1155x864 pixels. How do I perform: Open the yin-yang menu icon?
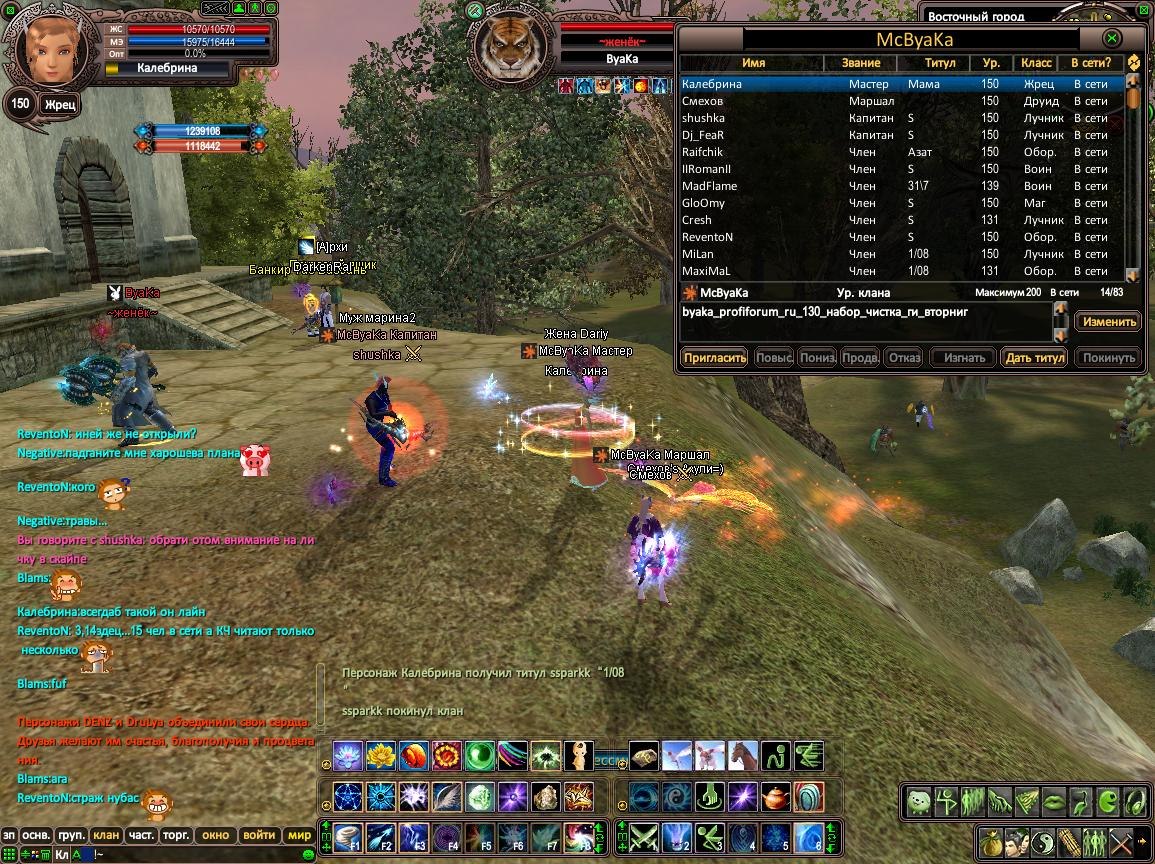coord(1042,841)
